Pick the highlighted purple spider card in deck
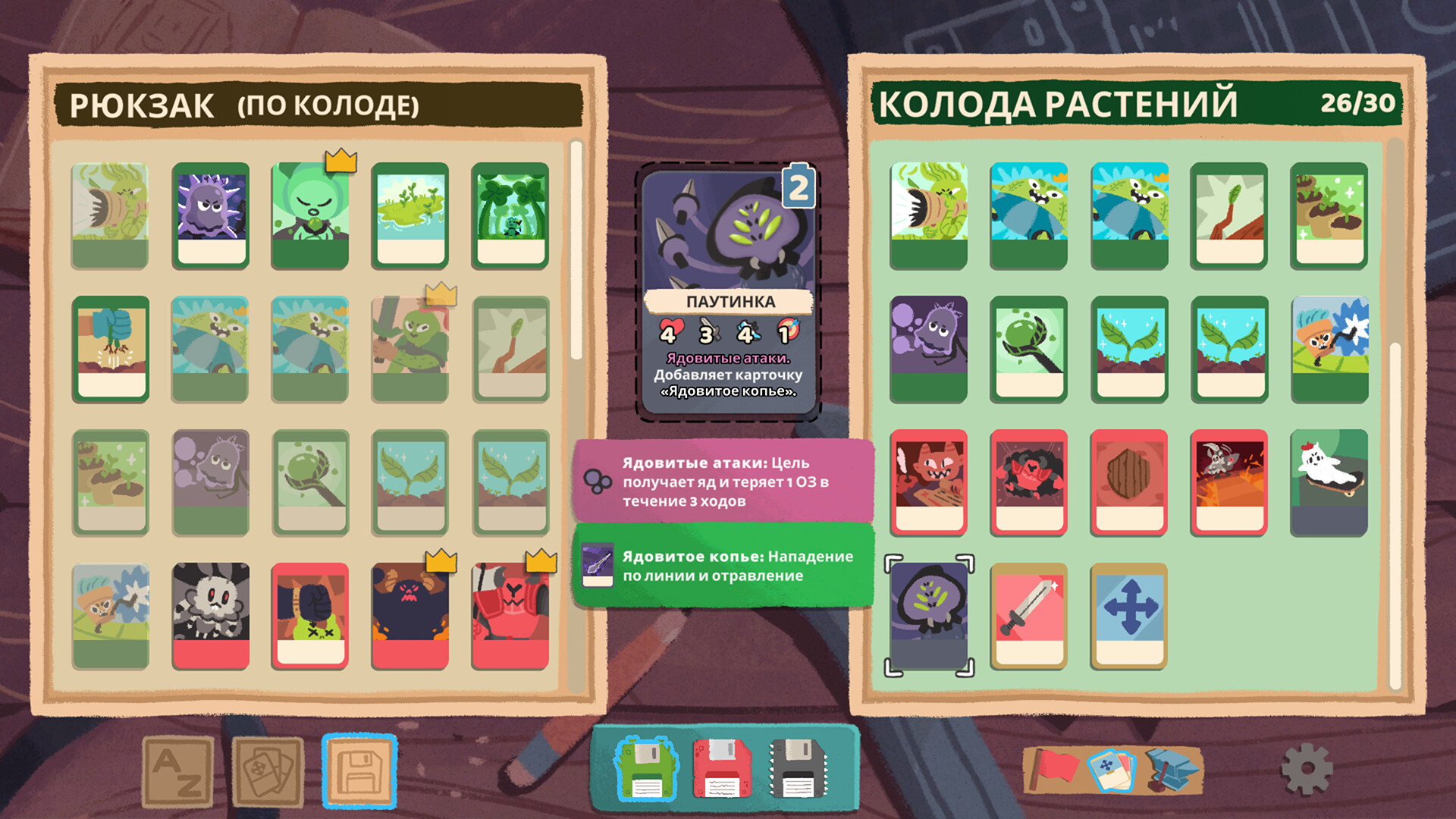 coord(929,616)
